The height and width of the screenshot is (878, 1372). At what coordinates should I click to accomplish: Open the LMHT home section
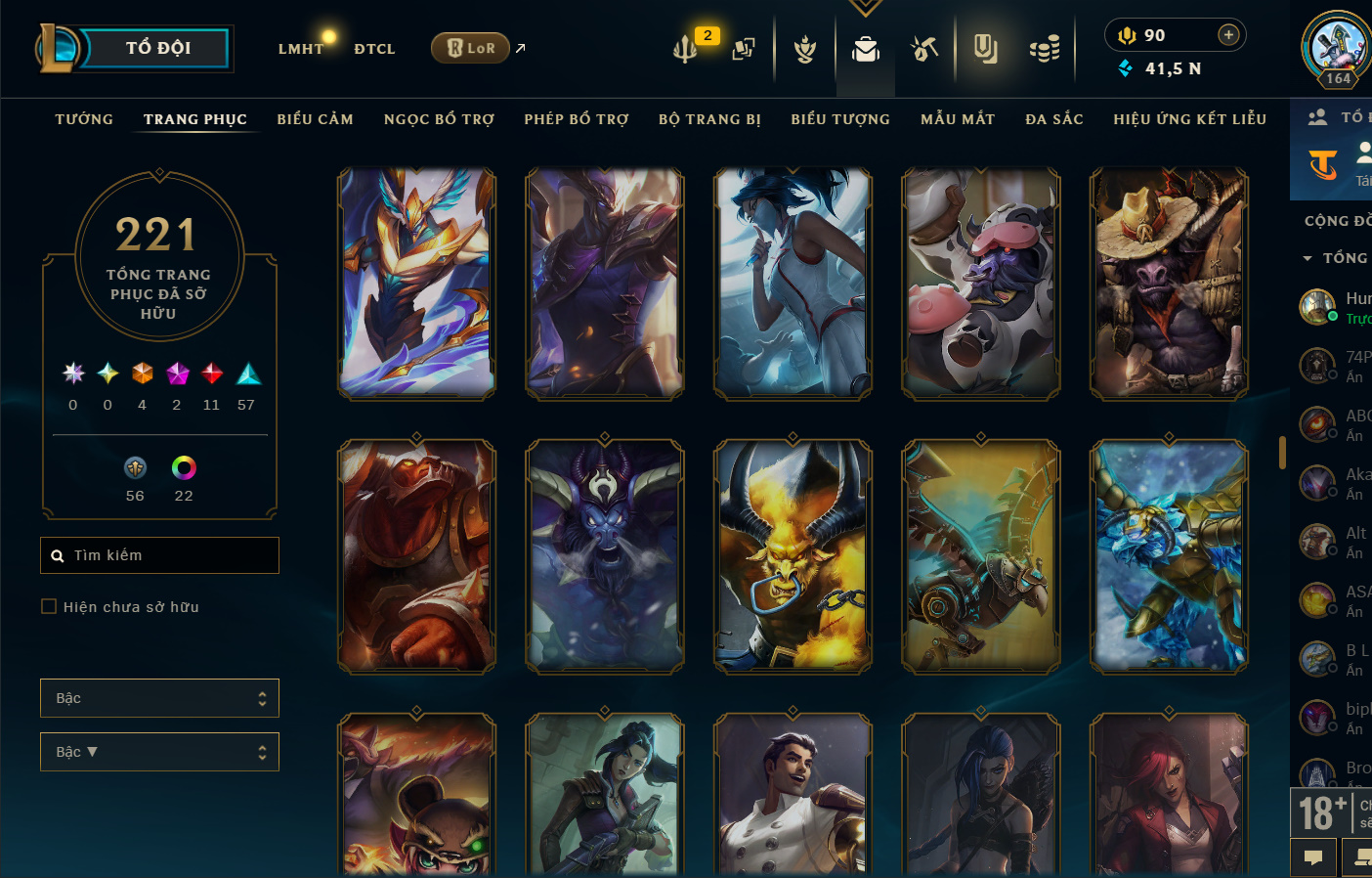tap(300, 49)
